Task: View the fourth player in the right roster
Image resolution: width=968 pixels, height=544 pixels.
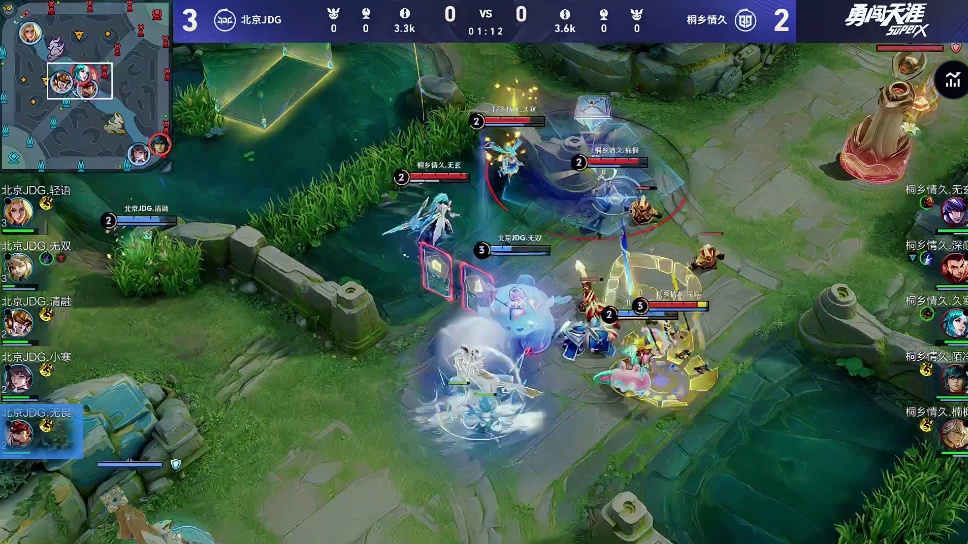Action: click(951, 377)
